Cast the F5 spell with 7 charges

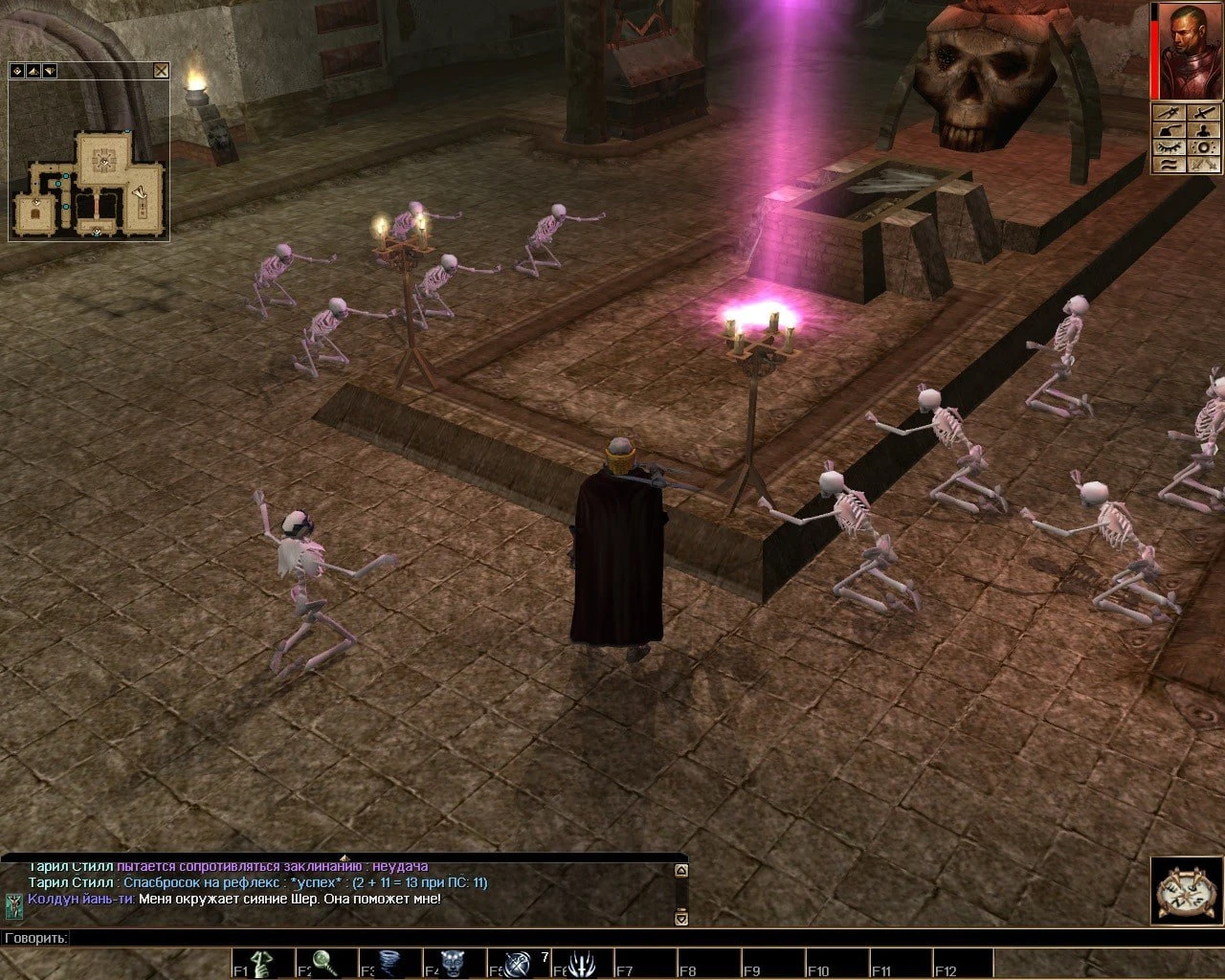tap(520, 961)
